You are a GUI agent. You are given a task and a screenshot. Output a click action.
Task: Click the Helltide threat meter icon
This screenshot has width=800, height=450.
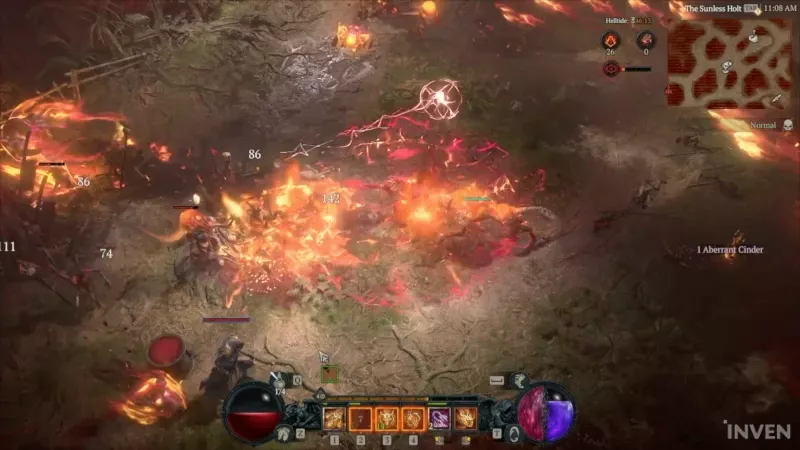pyautogui.click(x=610, y=69)
